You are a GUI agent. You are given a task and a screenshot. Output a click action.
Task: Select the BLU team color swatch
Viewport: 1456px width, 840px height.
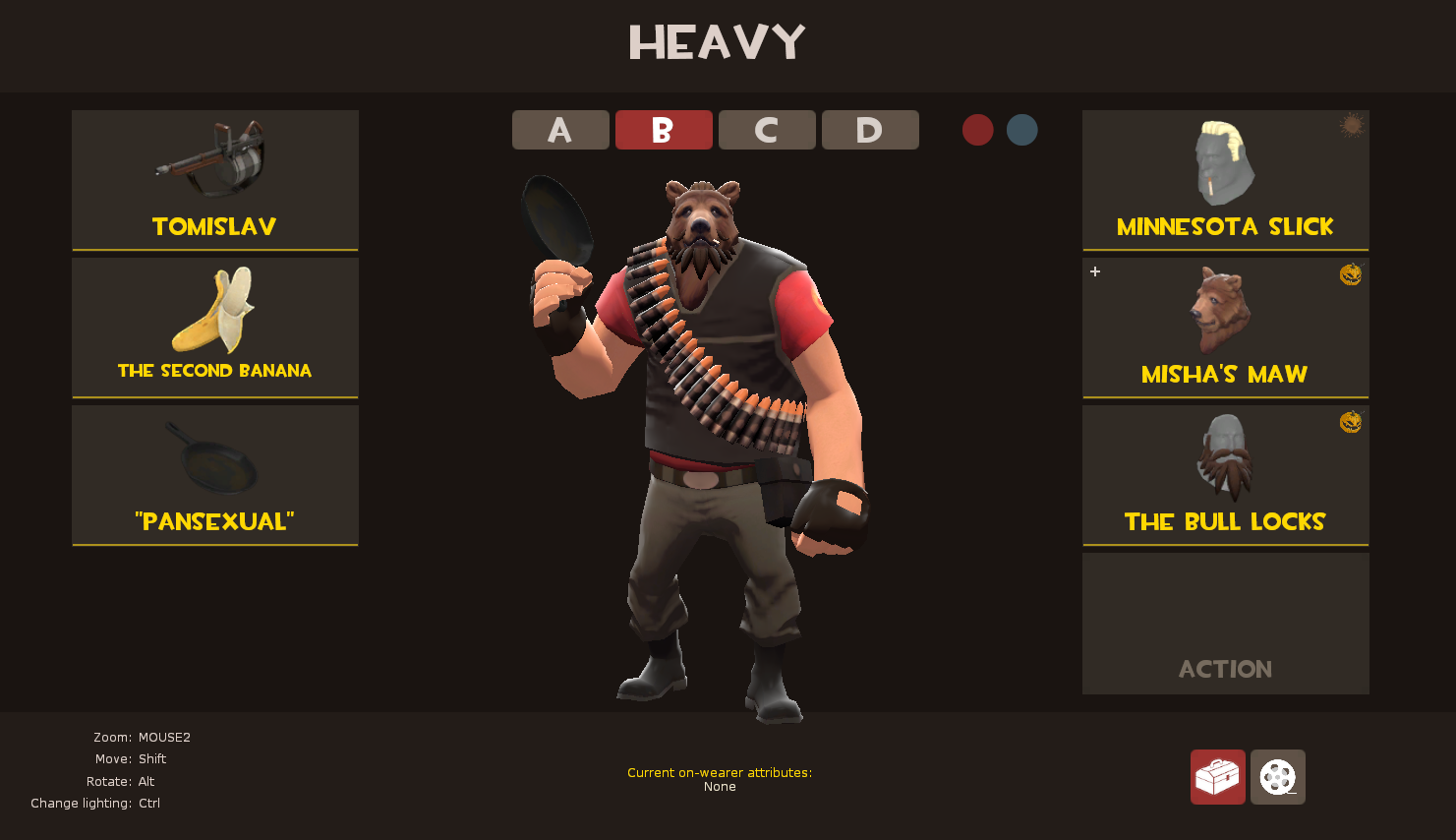1021,129
